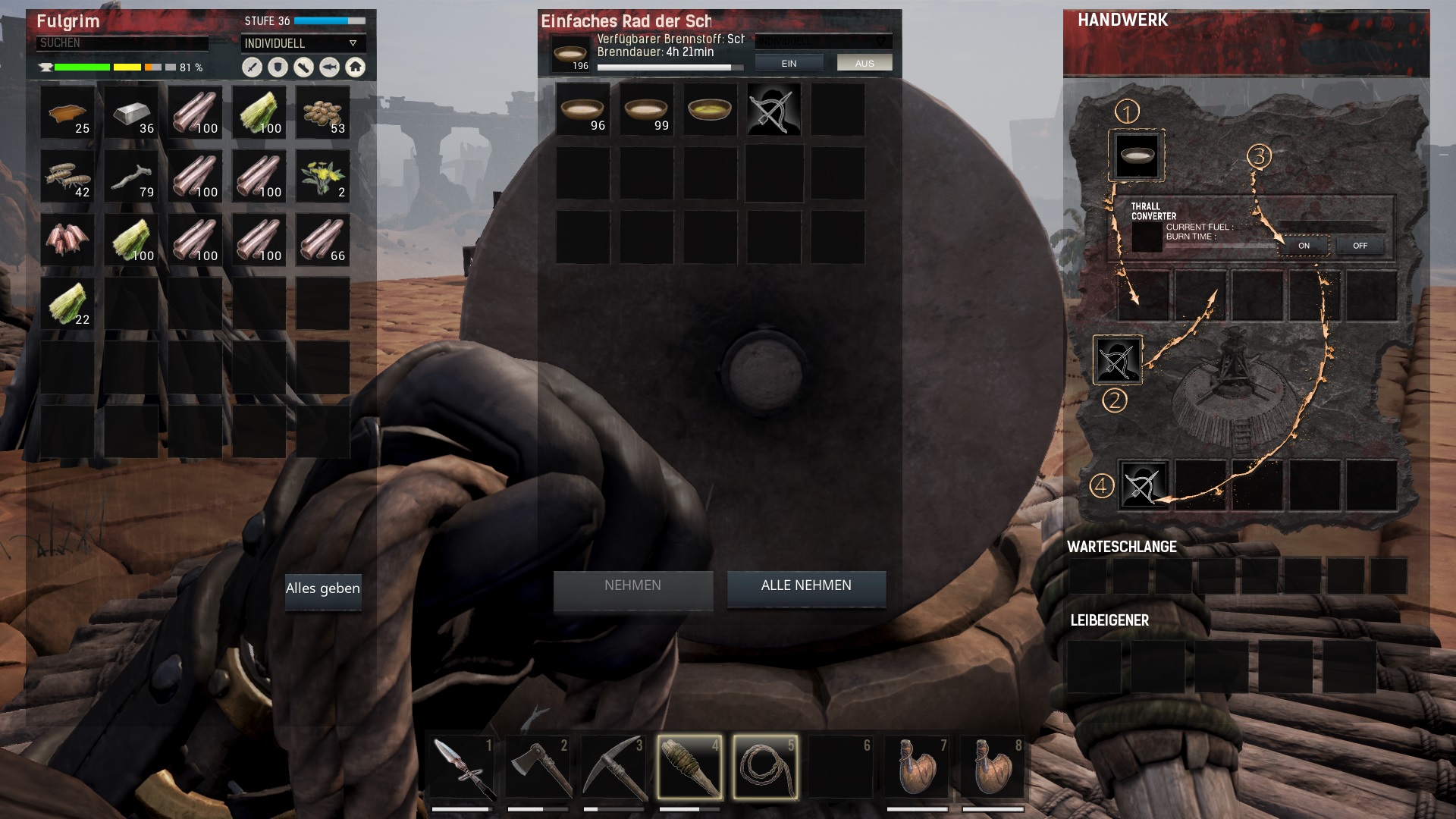1456x819 pixels.
Task: Equip the coiled rope in hotbar slot 5
Action: point(766,767)
